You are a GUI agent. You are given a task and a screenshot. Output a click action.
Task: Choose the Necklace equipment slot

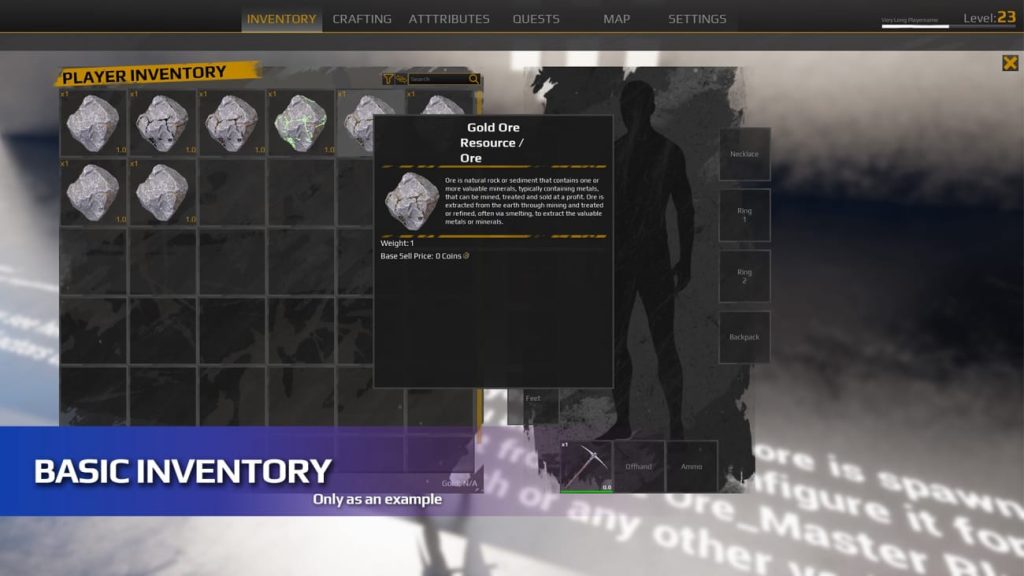pos(744,154)
